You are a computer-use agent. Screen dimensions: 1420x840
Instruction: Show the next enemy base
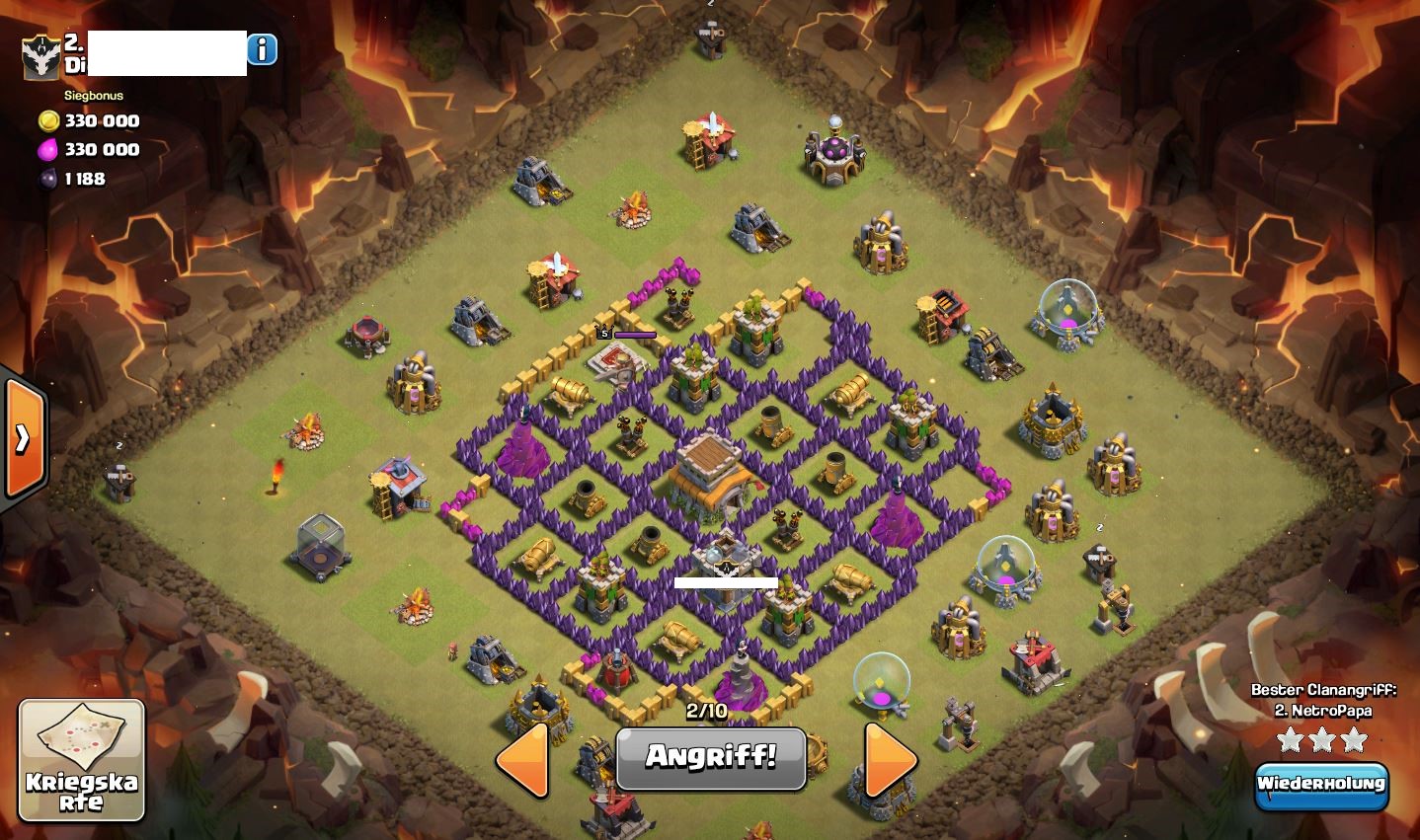[x=891, y=759]
